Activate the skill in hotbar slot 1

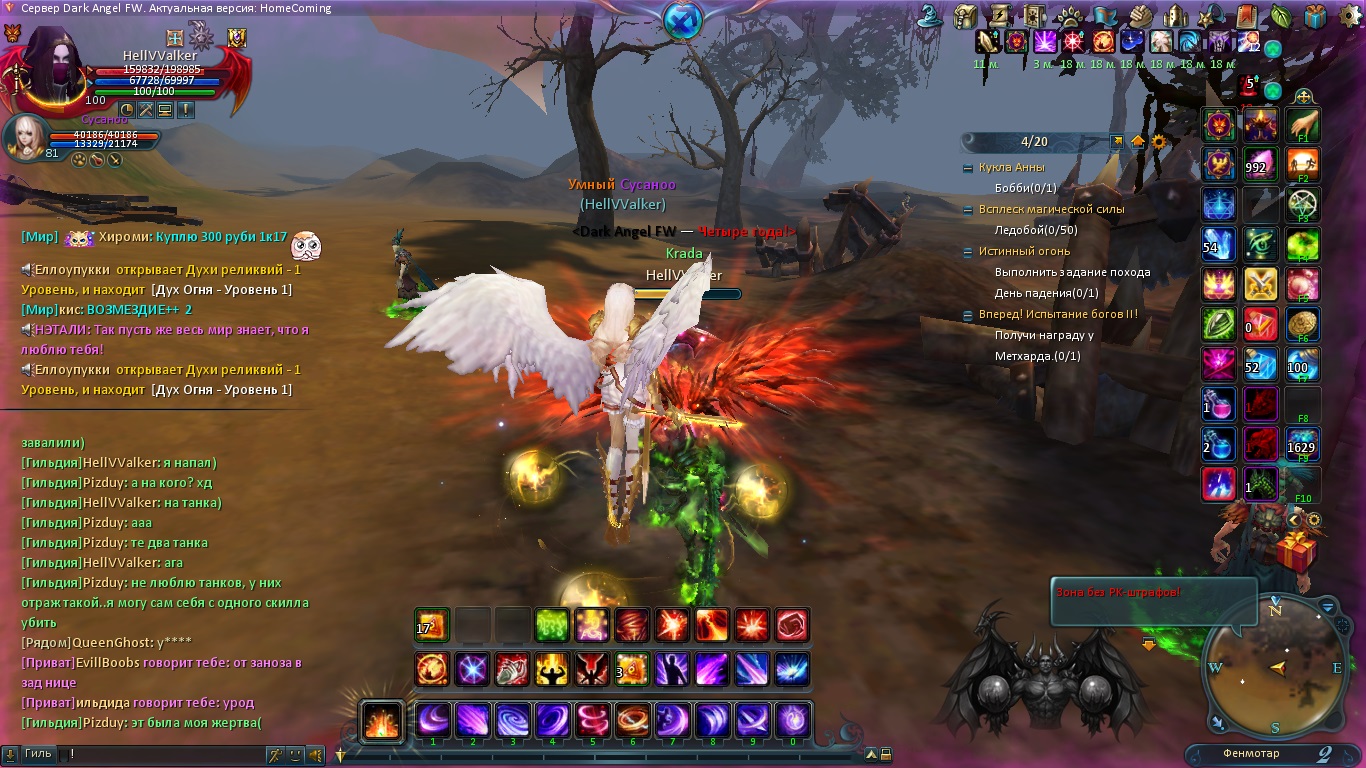click(x=433, y=720)
